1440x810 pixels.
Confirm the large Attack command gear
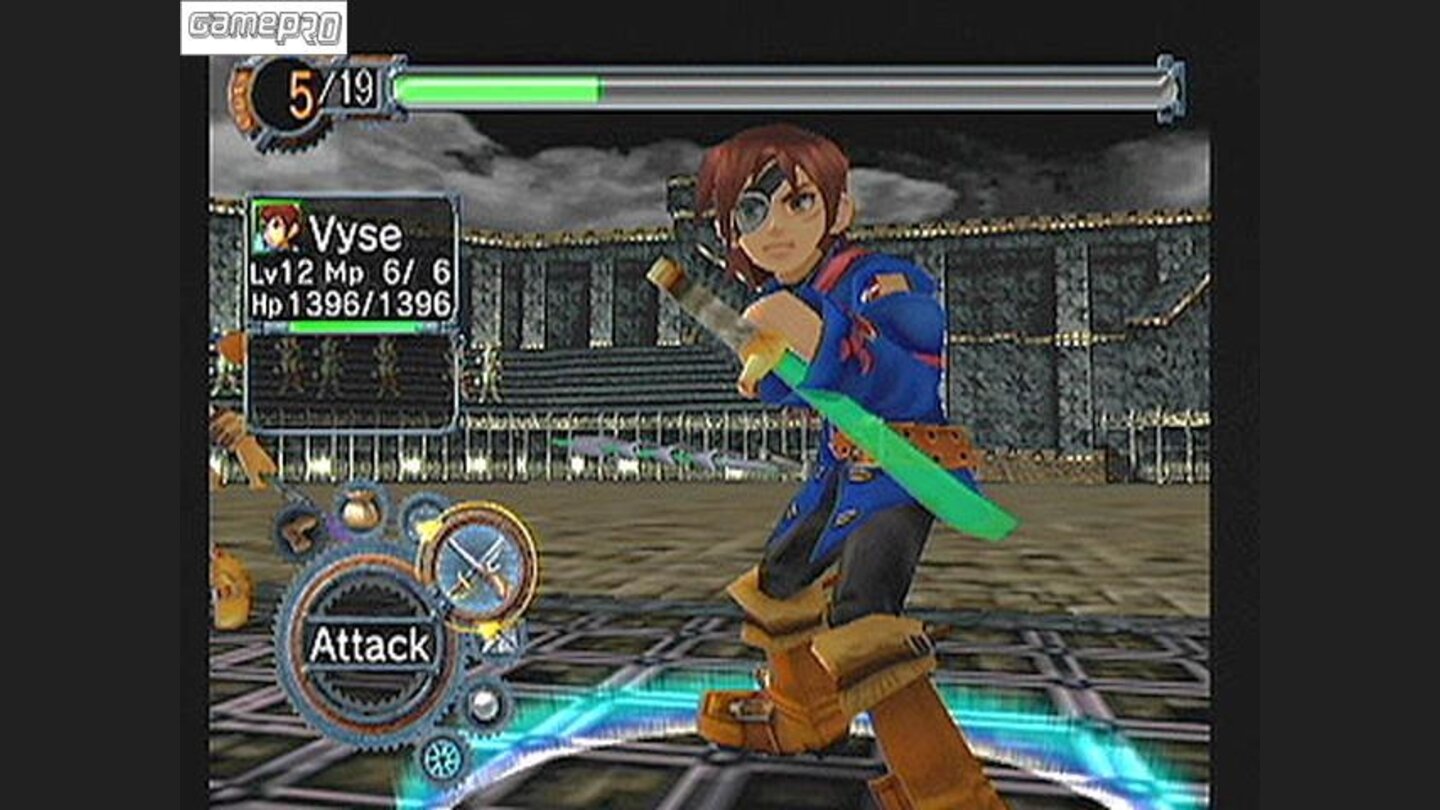click(x=369, y=644)
